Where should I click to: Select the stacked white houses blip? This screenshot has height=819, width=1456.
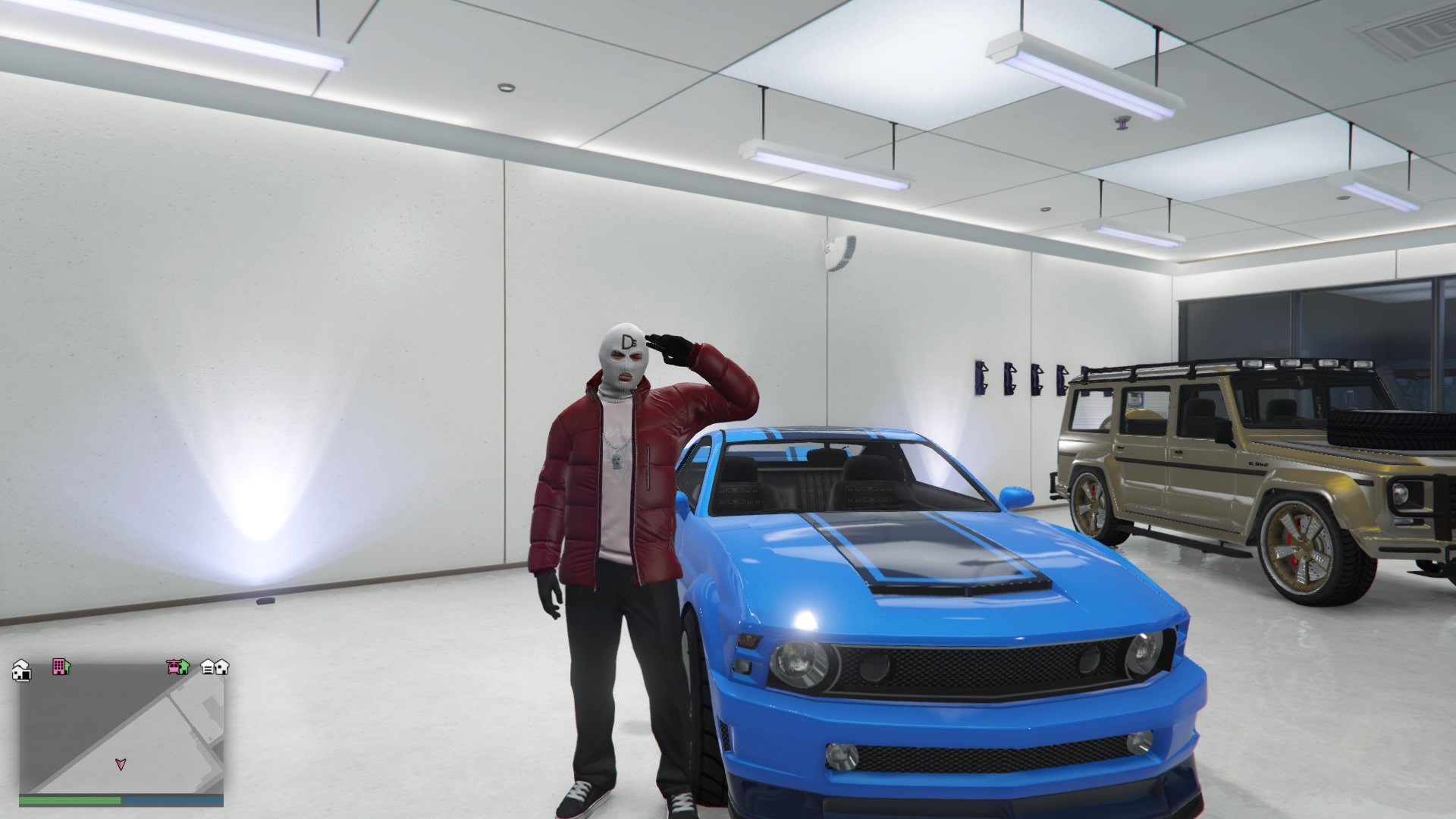pyautogui.click(x=21, y=670)
